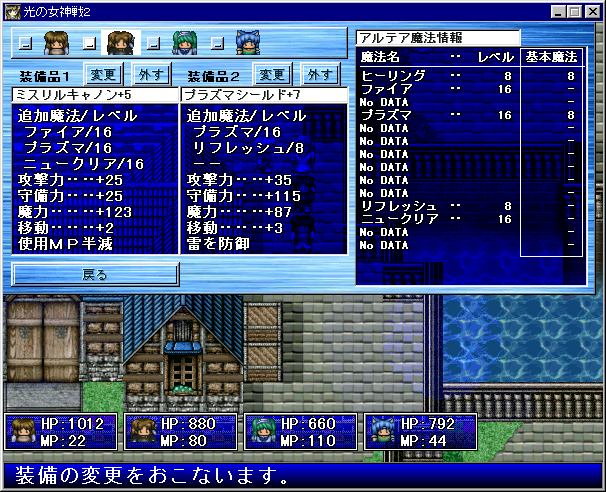Toggle the checkbox next to the blue-haired character

(x=218, y=44)
